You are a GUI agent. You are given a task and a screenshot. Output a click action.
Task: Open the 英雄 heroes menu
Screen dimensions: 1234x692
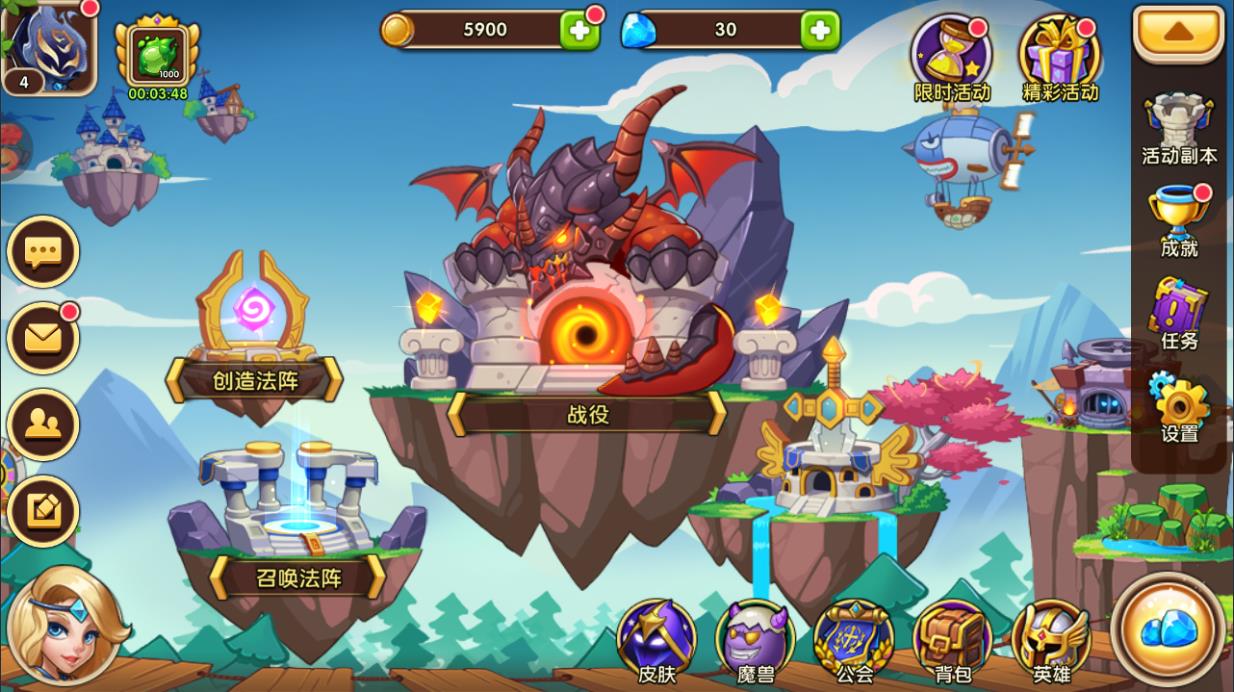point(1050,642)
